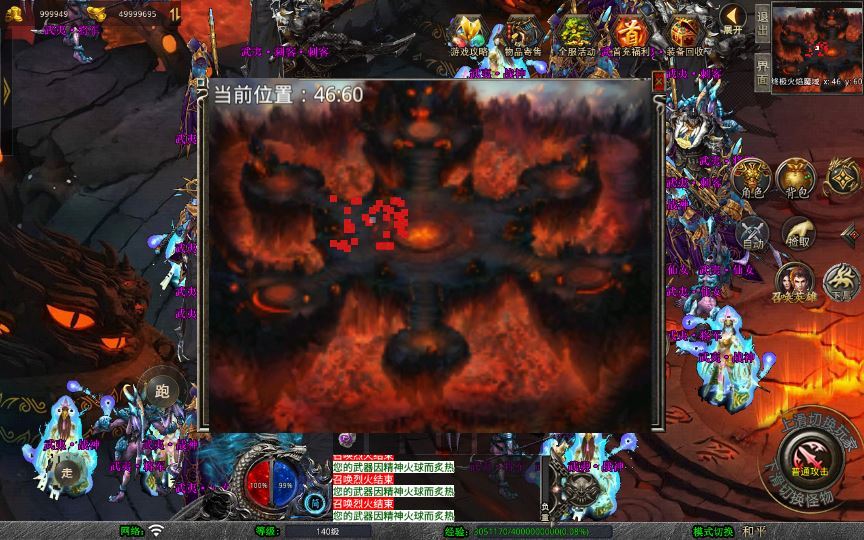Tap the 拾取 pickup button
Screen dimensions: 864x540
(797, 234)
